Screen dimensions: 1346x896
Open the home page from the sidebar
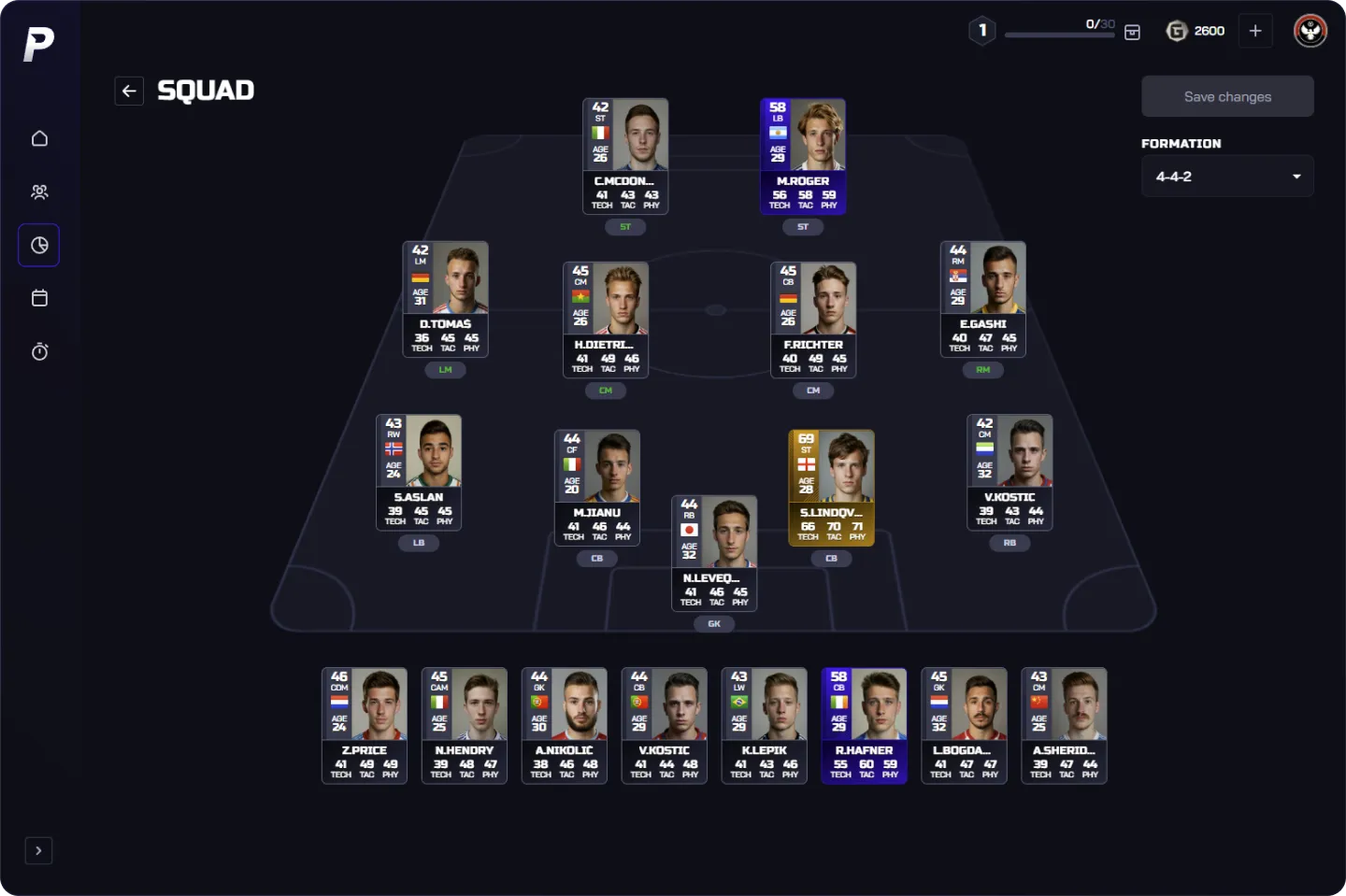pos(39,138)
